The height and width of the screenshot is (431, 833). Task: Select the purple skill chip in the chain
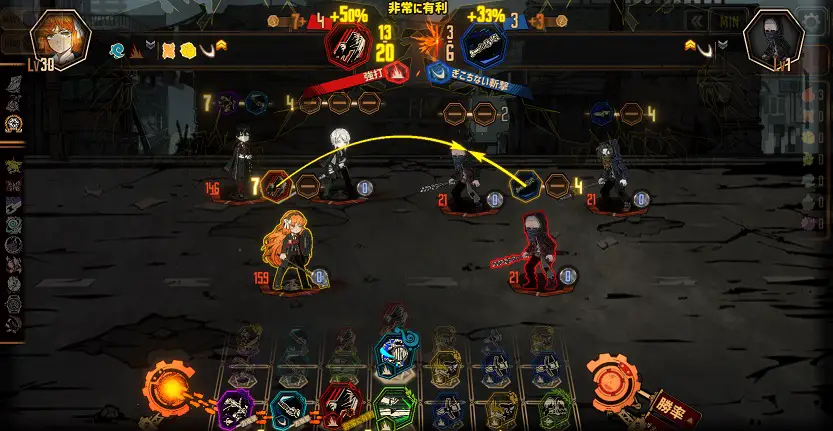pyautogui.click(x=236, y=409)
